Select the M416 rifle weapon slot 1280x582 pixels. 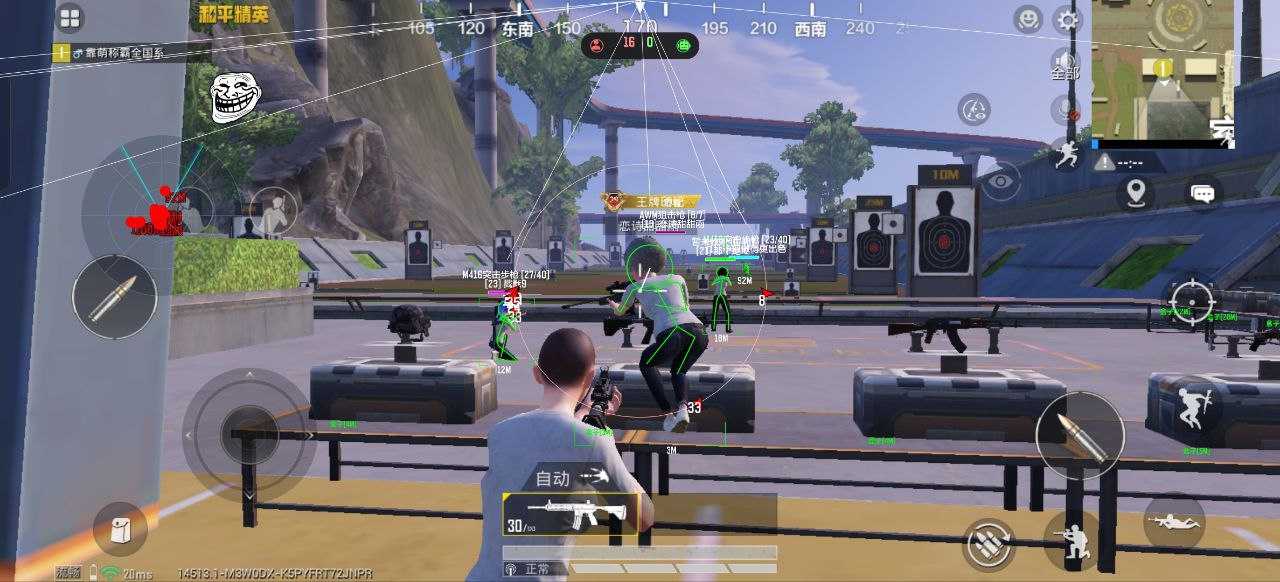point(570,514)
